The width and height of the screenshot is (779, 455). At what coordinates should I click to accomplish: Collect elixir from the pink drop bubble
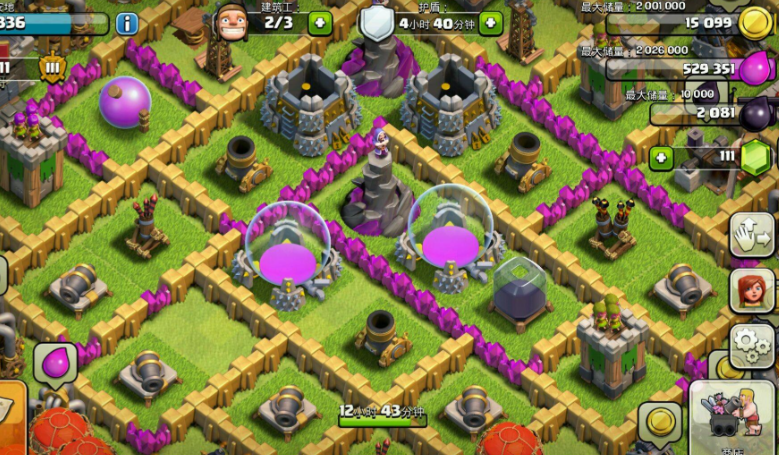click(x=55, y=362)
